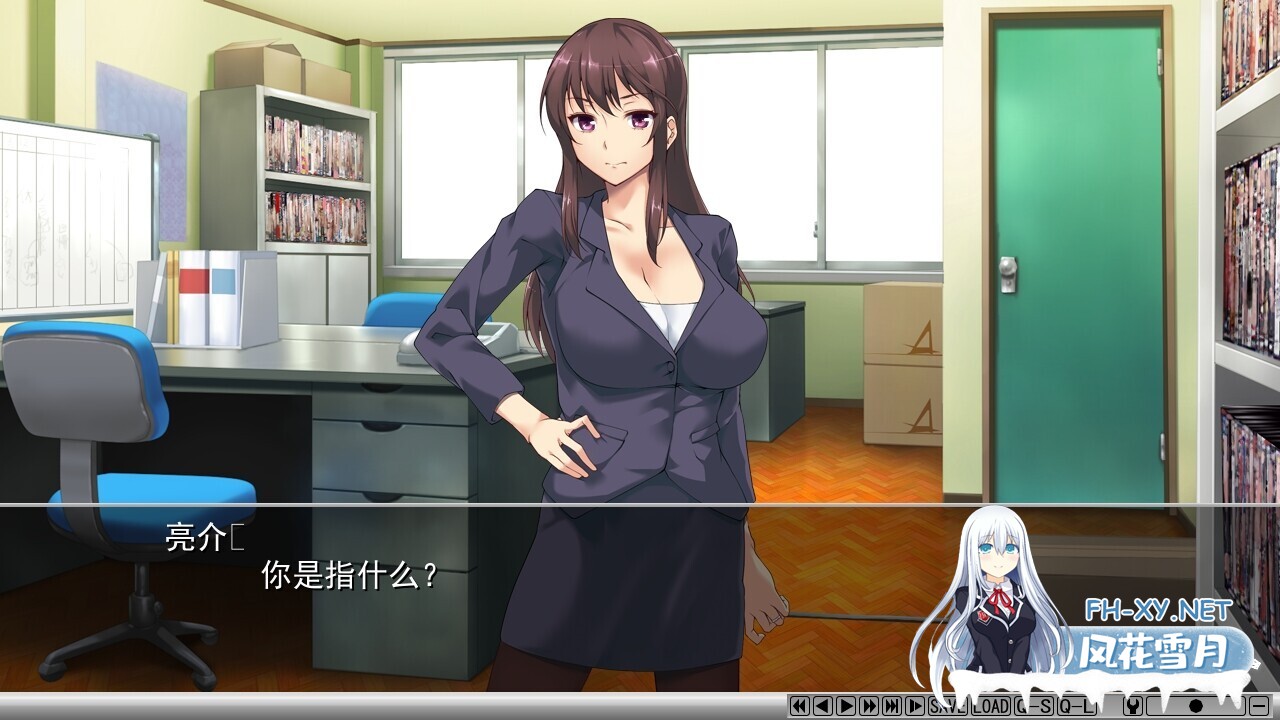
Task: Open the settings wrench icon
Action: [1133, 706]
